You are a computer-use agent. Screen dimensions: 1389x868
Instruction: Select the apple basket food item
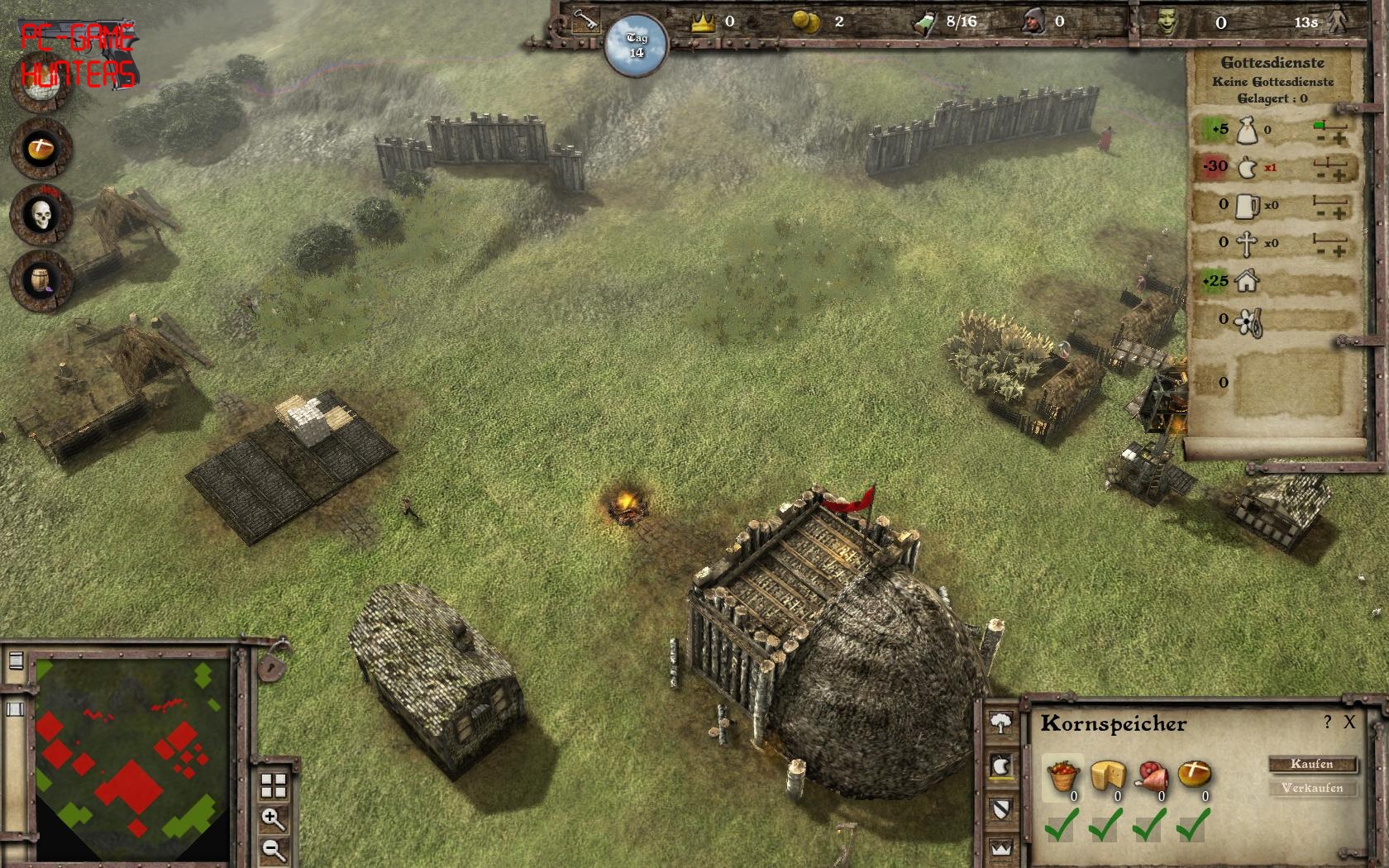point(1062,777)
